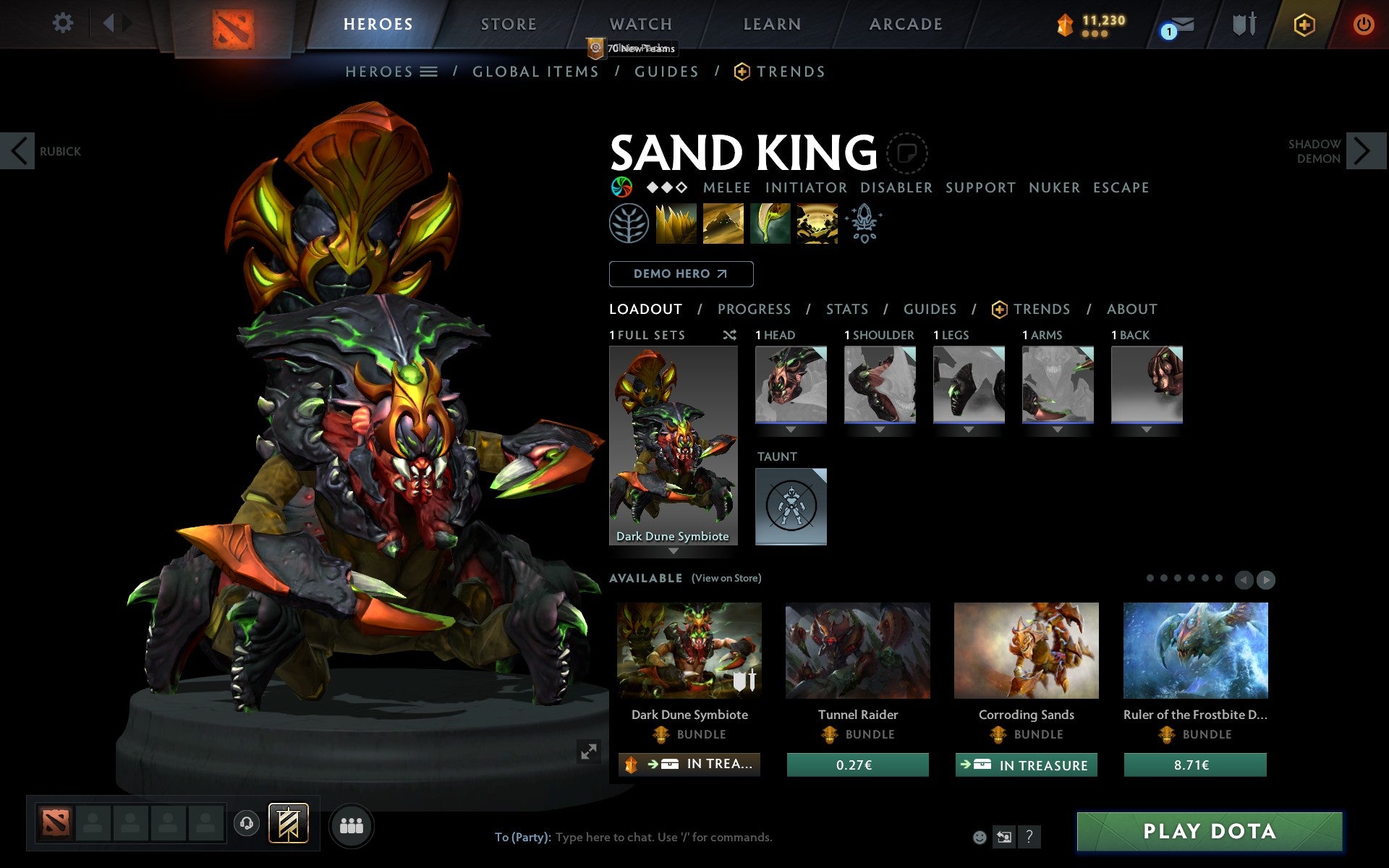Toggle the shuffle random loadout icon
1389x868 pixels.
(729, 335)
